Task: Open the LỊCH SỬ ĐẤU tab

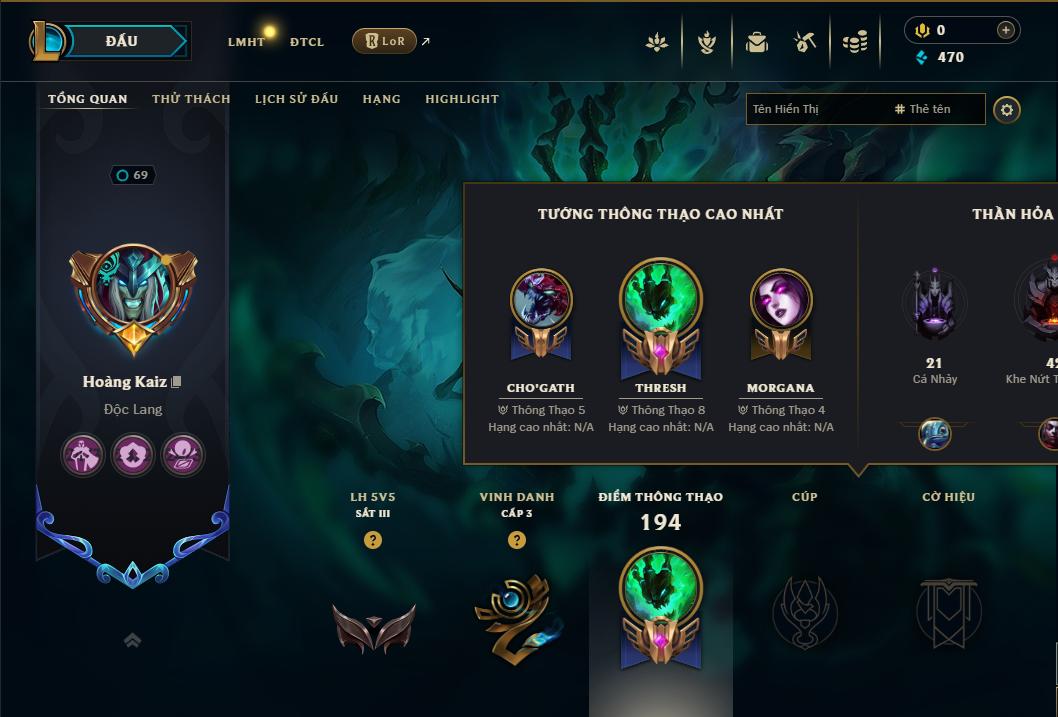Action: (x=296, y=99)
